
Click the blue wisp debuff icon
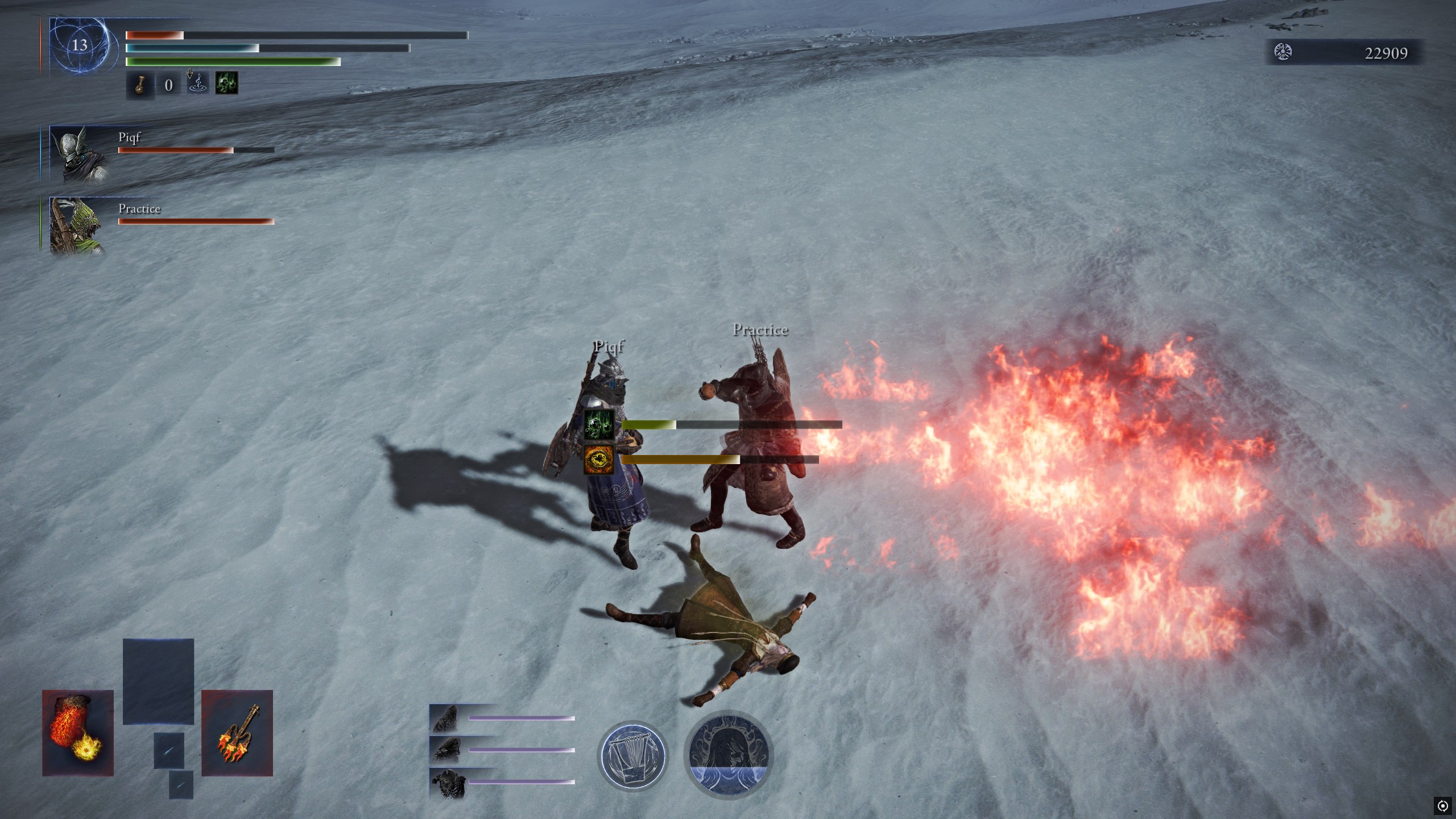pyautogui.click(x=197, y=84)
